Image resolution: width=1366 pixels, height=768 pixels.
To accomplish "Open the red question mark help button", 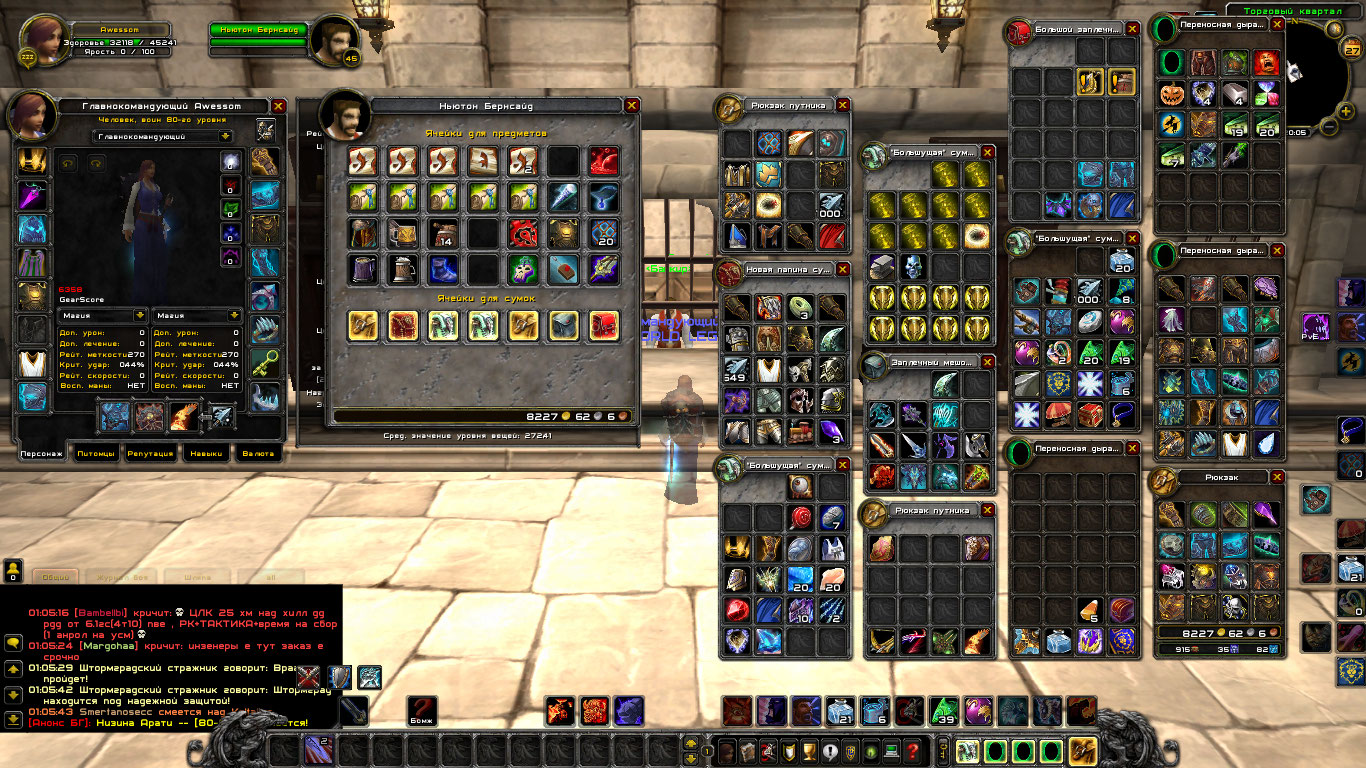I will (912, 751).
